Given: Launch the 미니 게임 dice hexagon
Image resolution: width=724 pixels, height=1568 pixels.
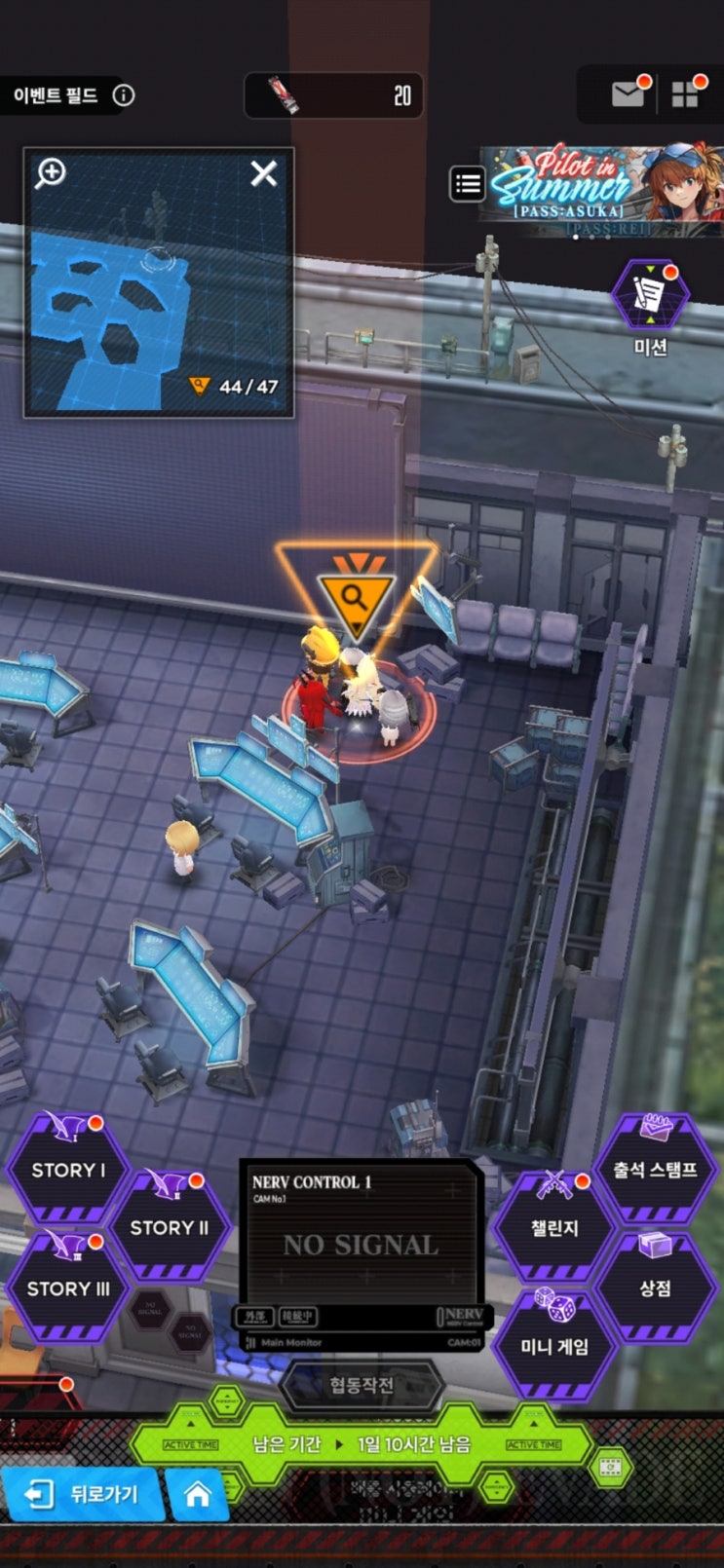Looking at the screenshot, I should click(554, 1345).
